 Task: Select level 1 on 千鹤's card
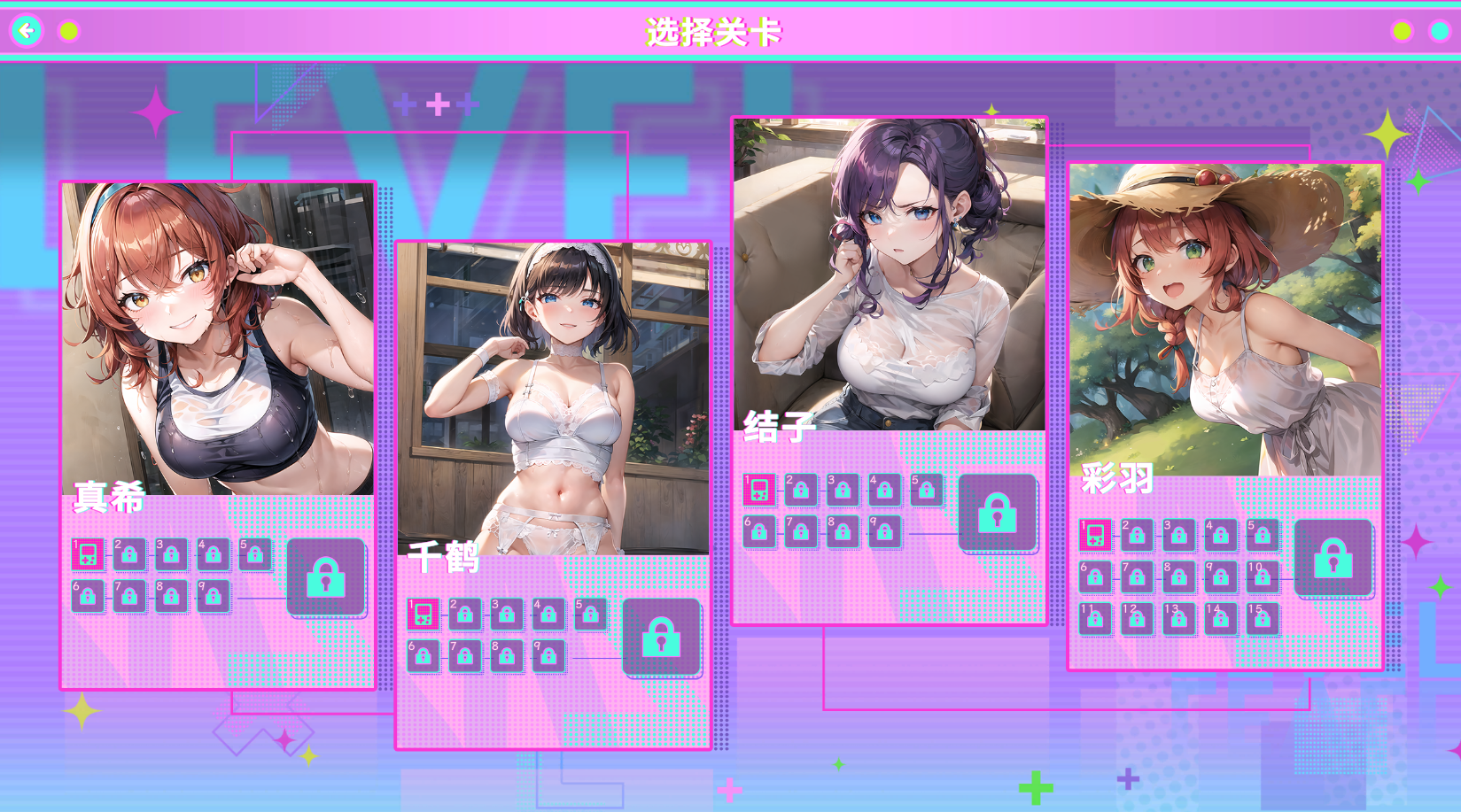(x=423, y=615)
